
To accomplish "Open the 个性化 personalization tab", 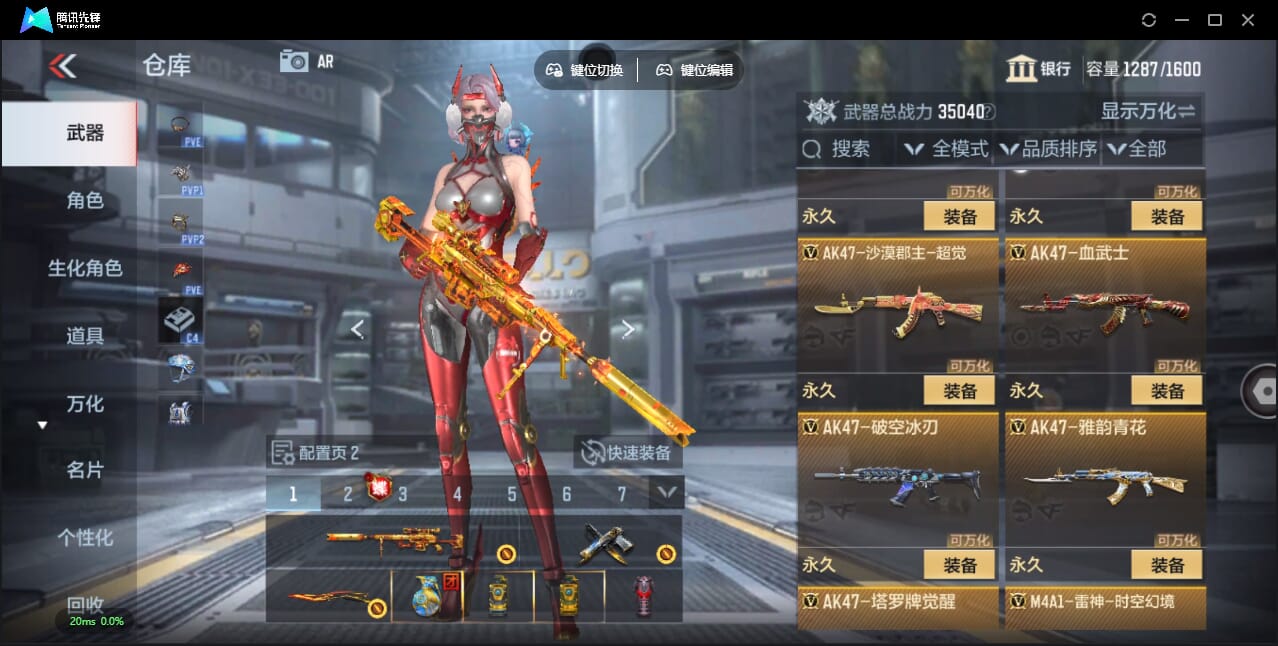I will [x=85, y=538].
